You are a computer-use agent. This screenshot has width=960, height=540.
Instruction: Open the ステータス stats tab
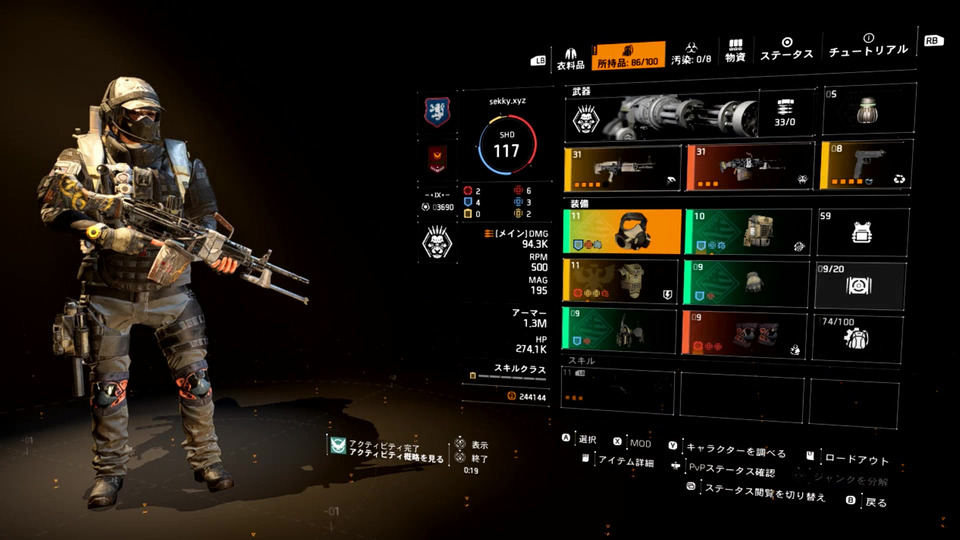(786, 50)
